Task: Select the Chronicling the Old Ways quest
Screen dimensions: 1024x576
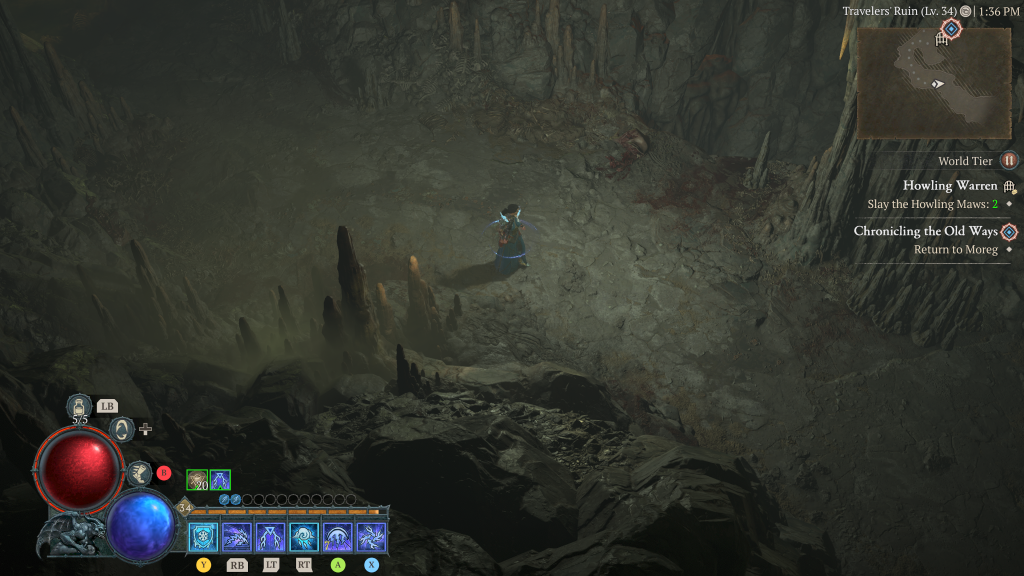Action: (925, 231)
